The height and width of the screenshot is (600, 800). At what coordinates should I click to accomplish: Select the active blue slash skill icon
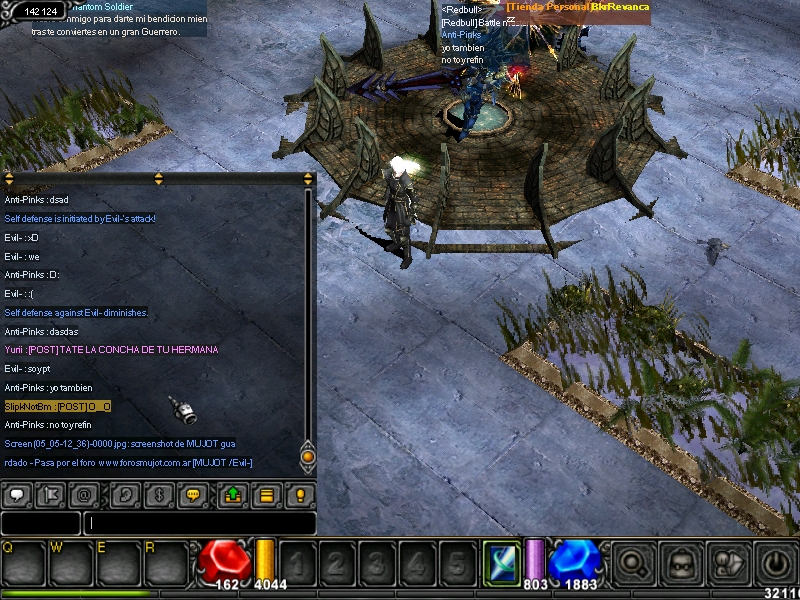(x=499, y=561)
